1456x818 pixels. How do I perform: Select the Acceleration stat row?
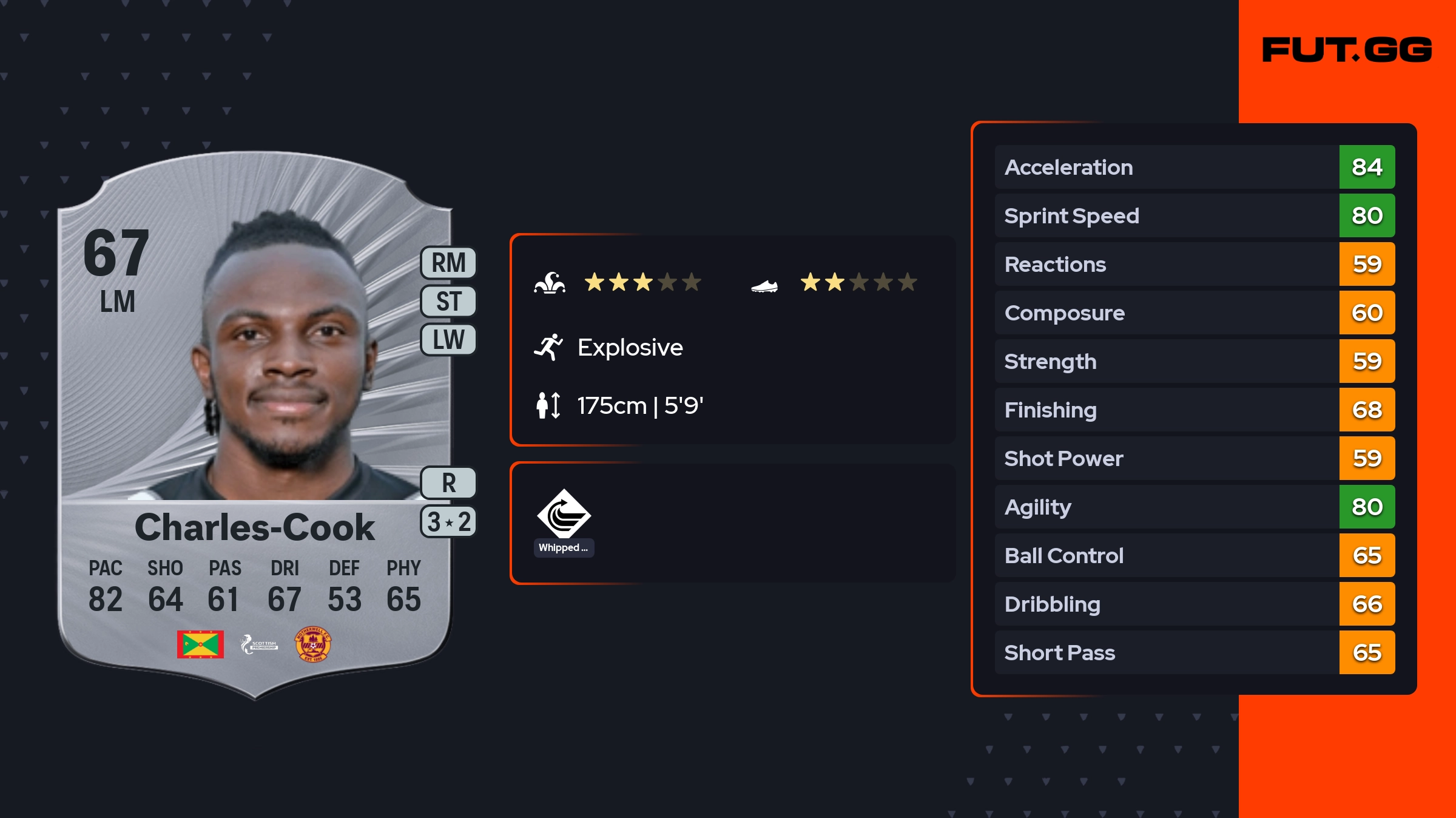click(x=1194, y=167)
